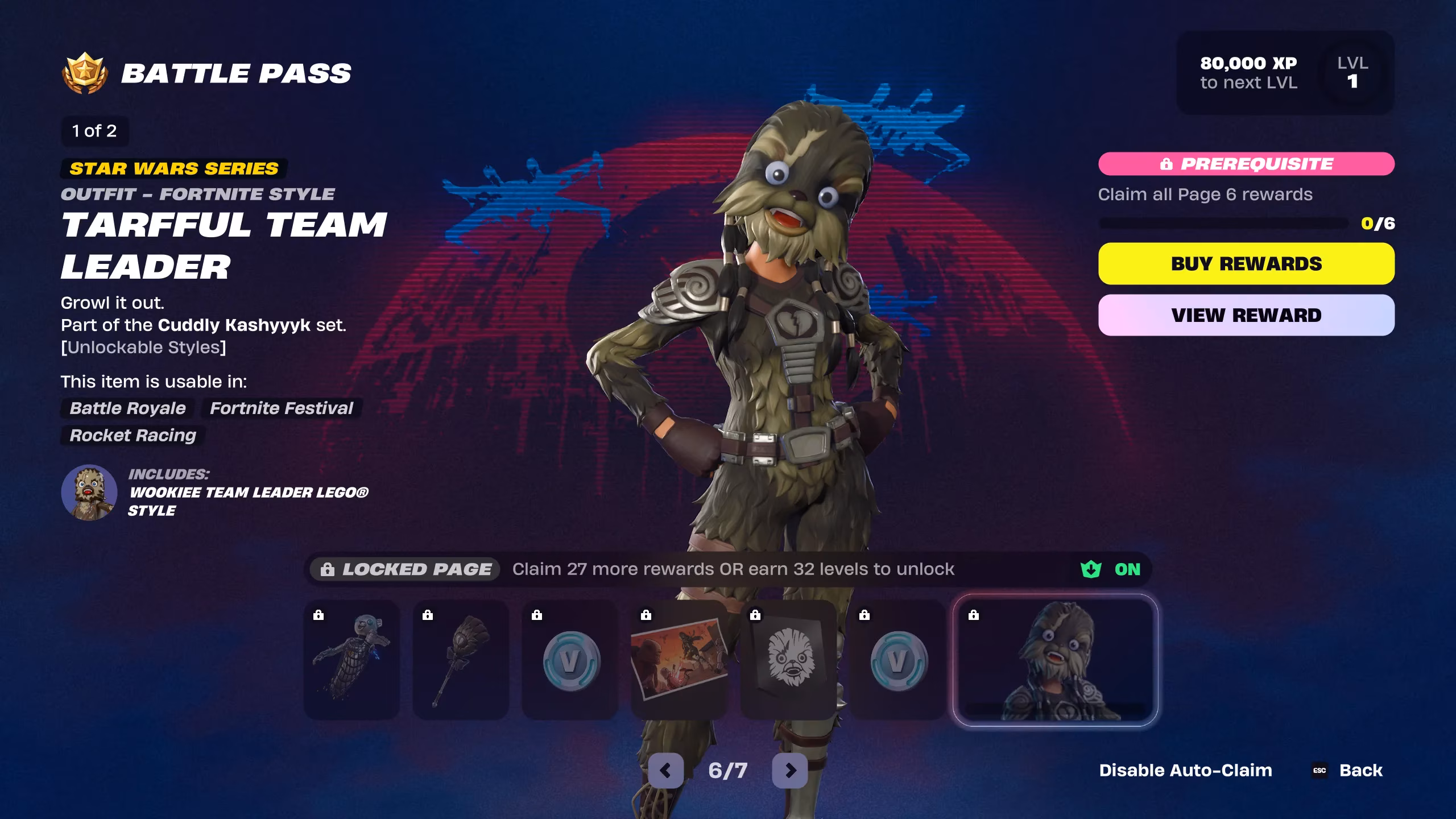The width and height of the screenshot is (1456, 819).
Task: Go to the next Battle Pass page
Action: click(791, 770)
